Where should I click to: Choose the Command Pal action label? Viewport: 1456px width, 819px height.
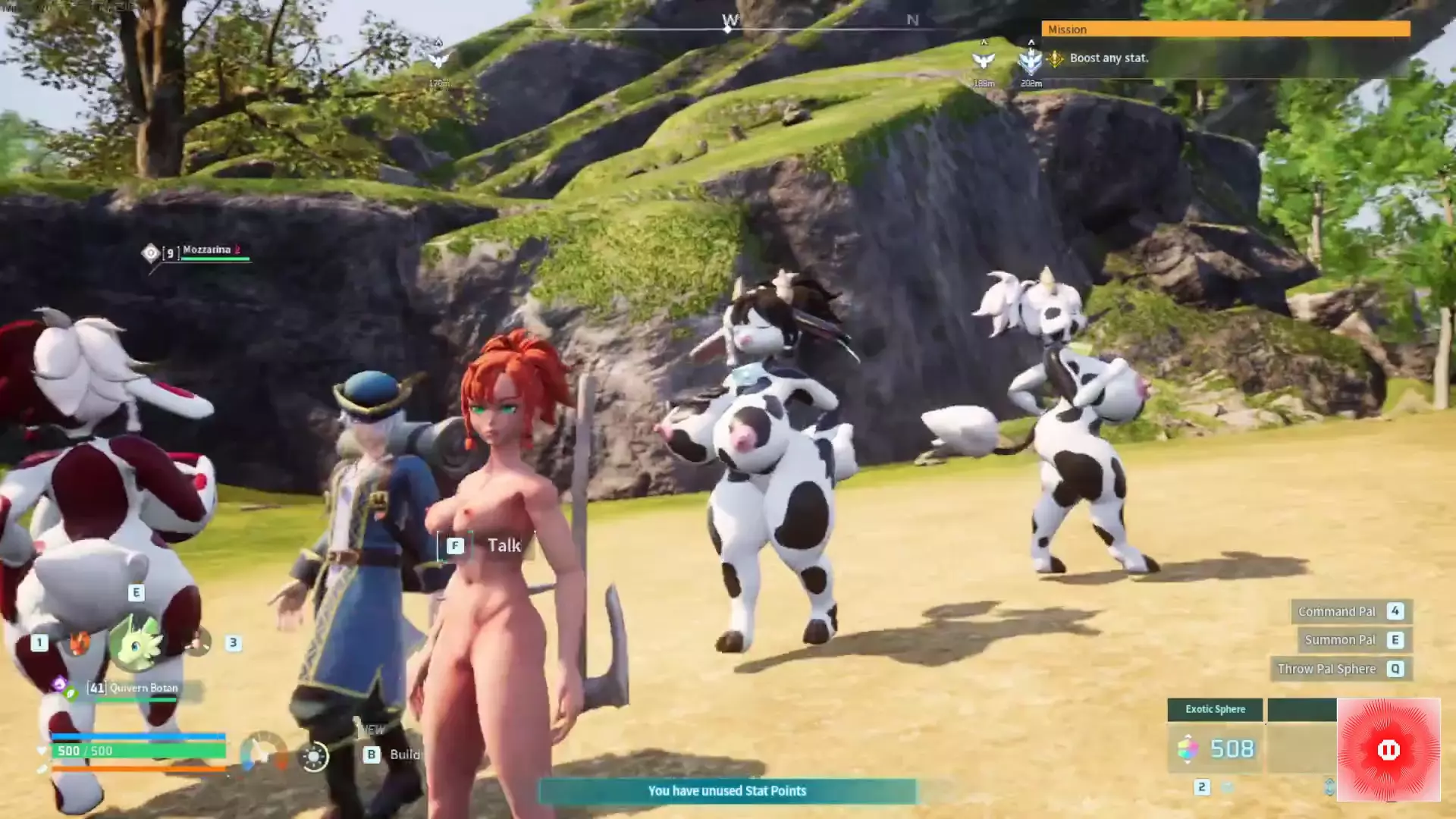pos(1336,611)
